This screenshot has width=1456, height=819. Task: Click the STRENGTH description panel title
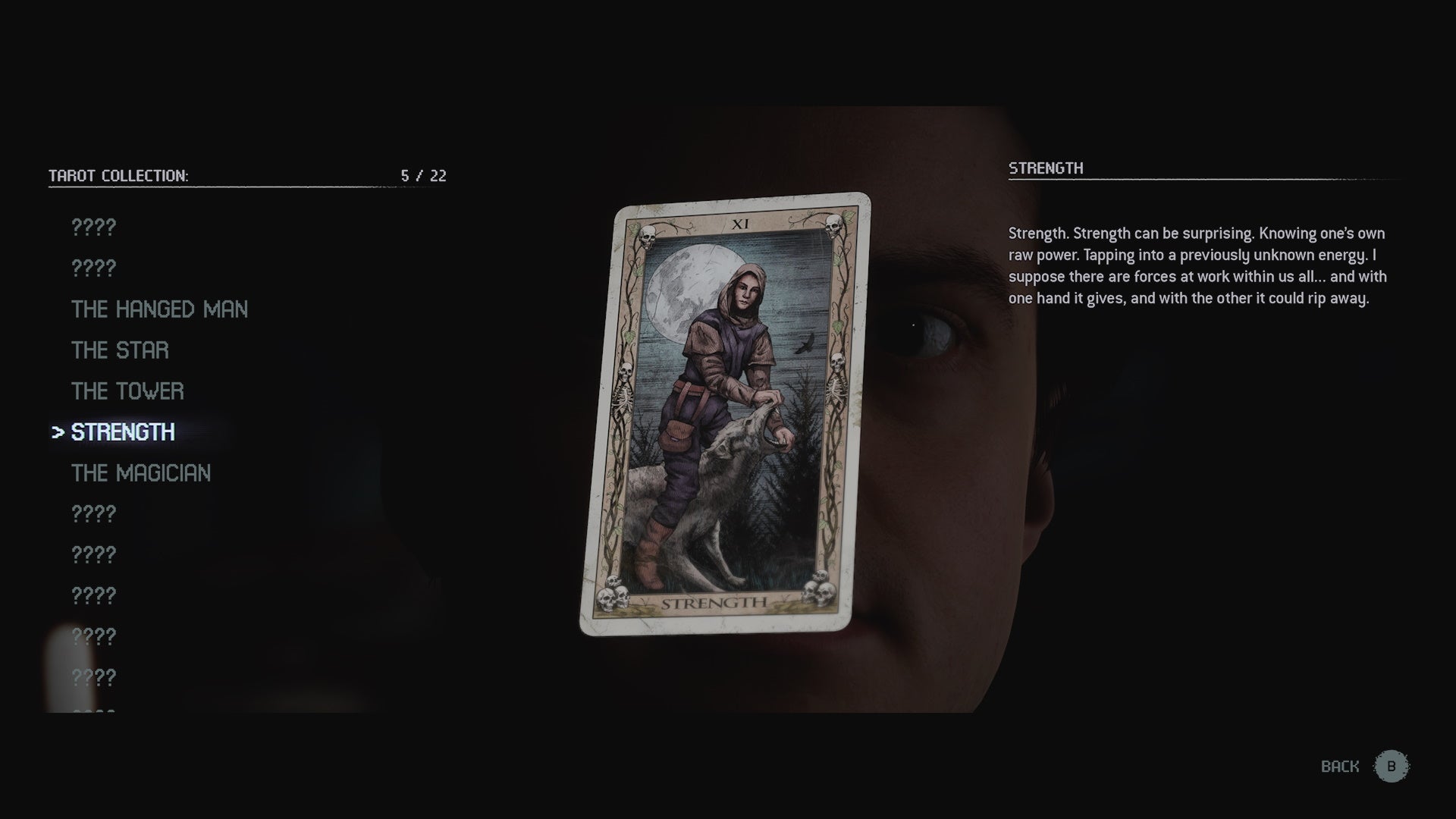pos(1046,168)
